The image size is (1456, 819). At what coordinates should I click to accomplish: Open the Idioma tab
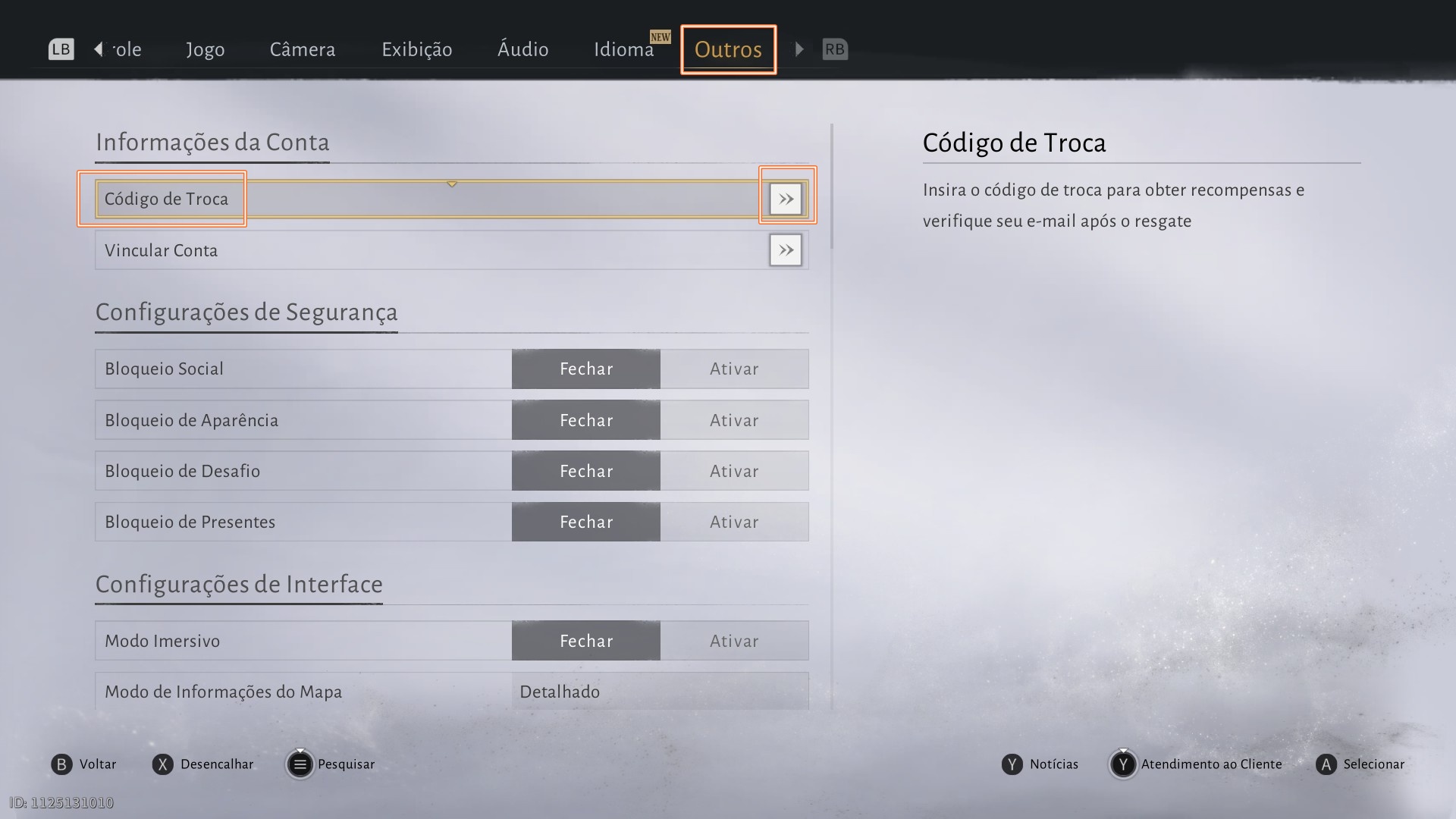624,49
